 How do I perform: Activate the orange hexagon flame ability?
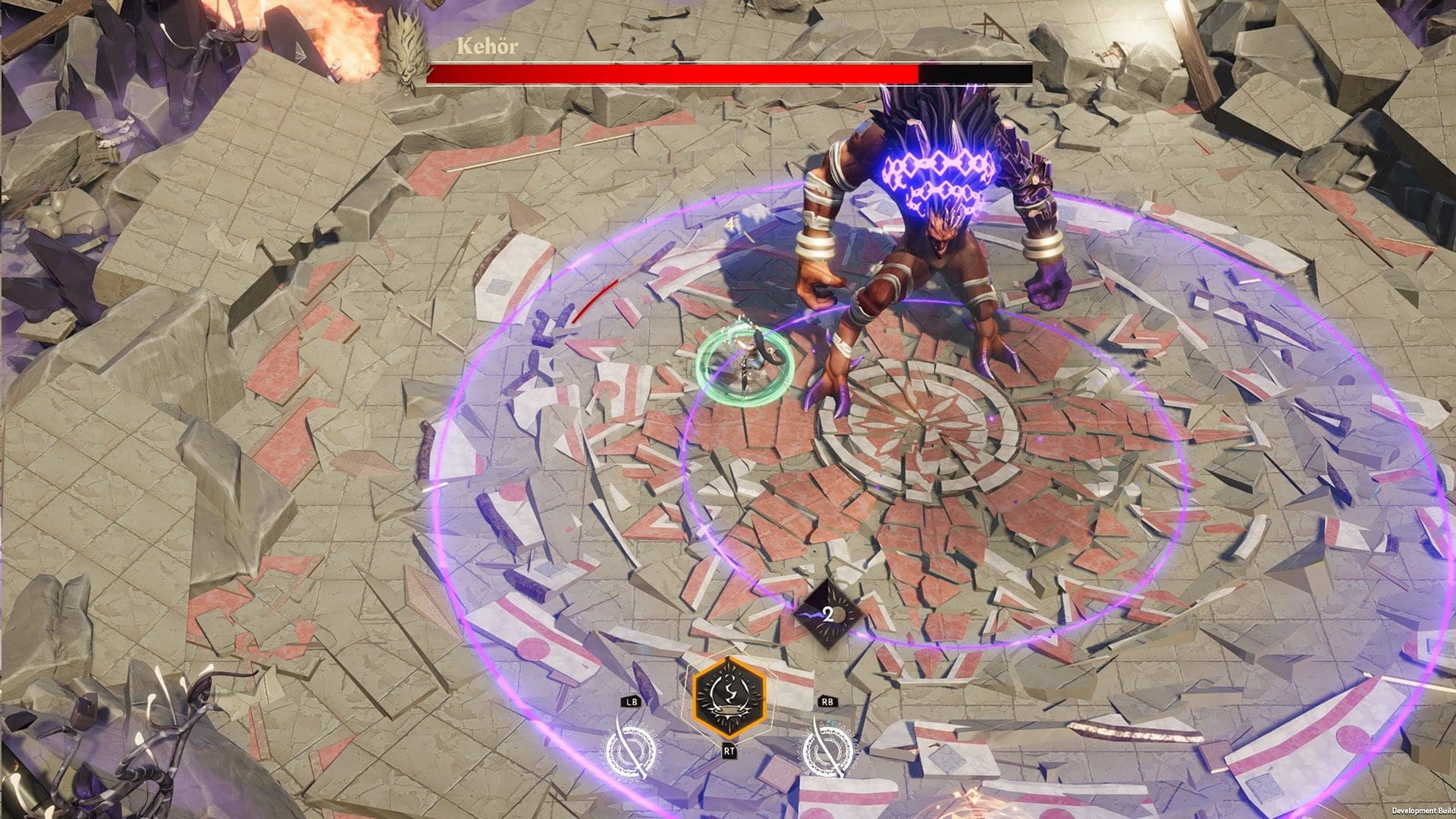point(729,697)
